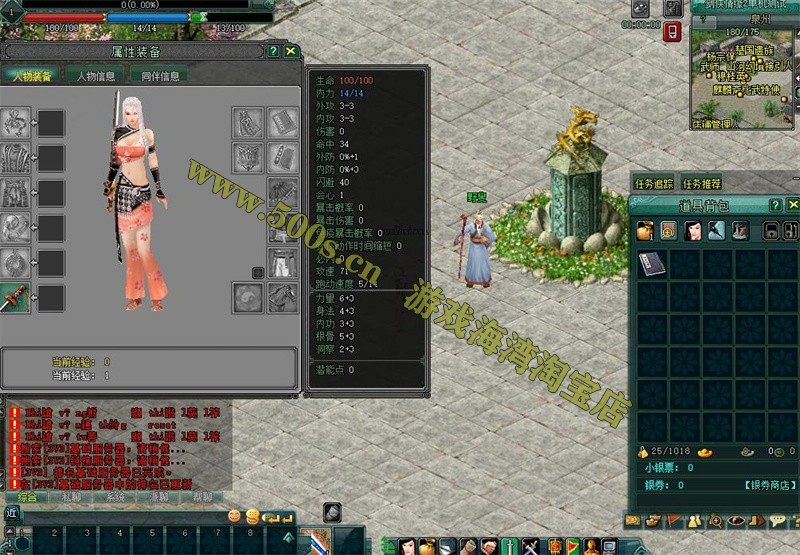This screenshot has height=555, width=800.
Task: Open the emoticon smiley face in chat bar
Action: click(235, 516)
